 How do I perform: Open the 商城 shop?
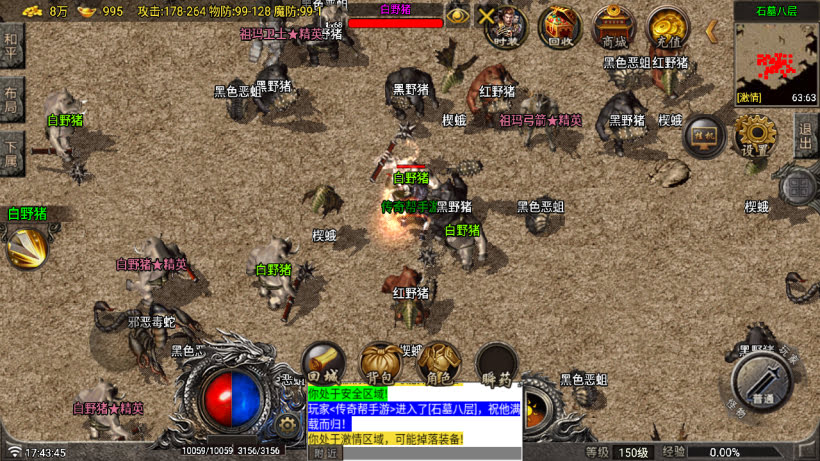[612, 27]
